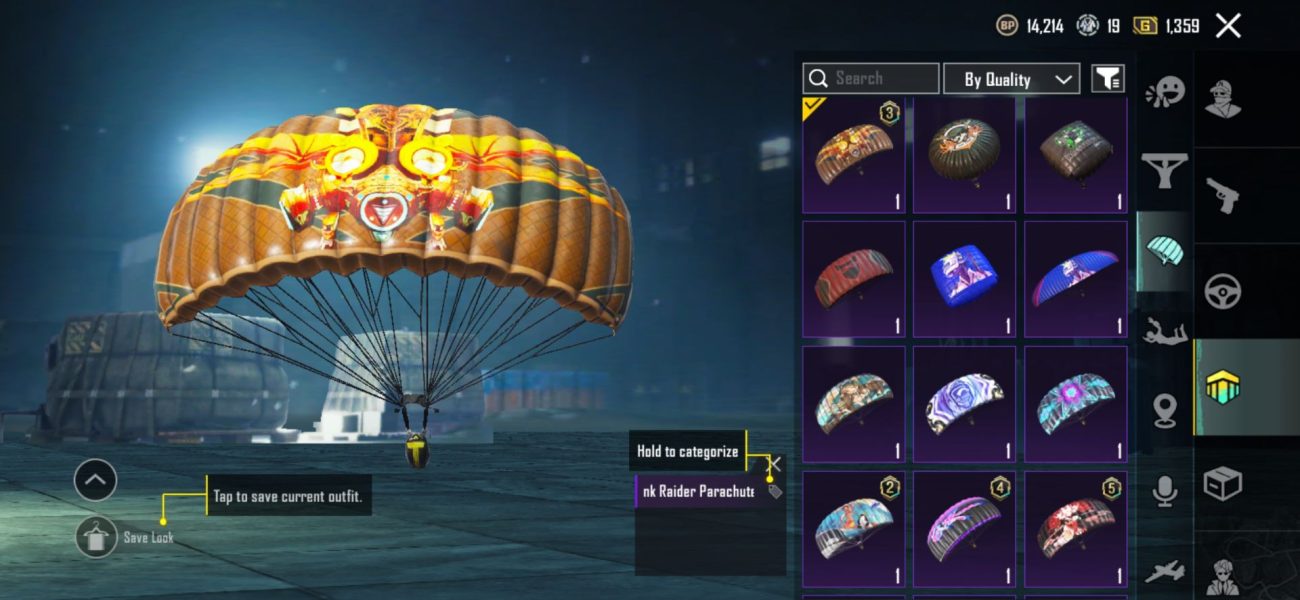This screenshot has height=600, width=1300.
Task: Expand the up-arrow circle button
Action: pos(95,481)
